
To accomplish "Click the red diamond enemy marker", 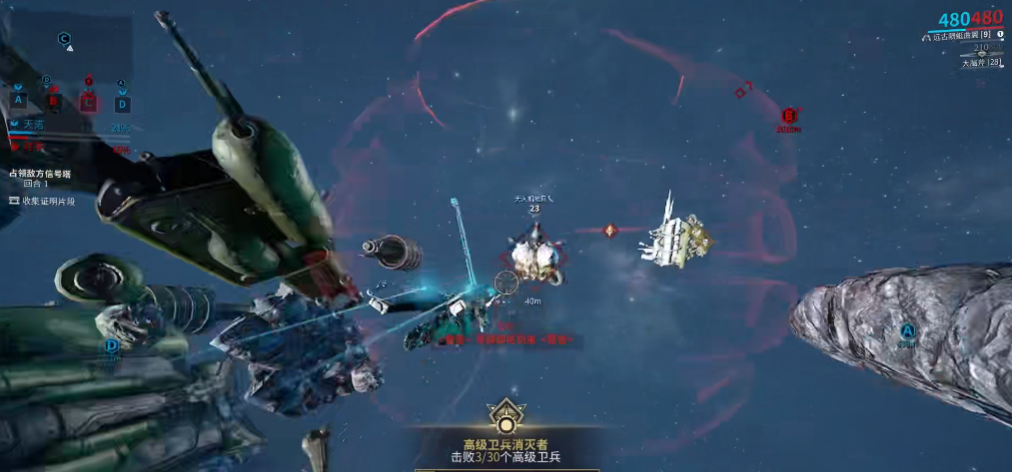I will tap(609, 230).
